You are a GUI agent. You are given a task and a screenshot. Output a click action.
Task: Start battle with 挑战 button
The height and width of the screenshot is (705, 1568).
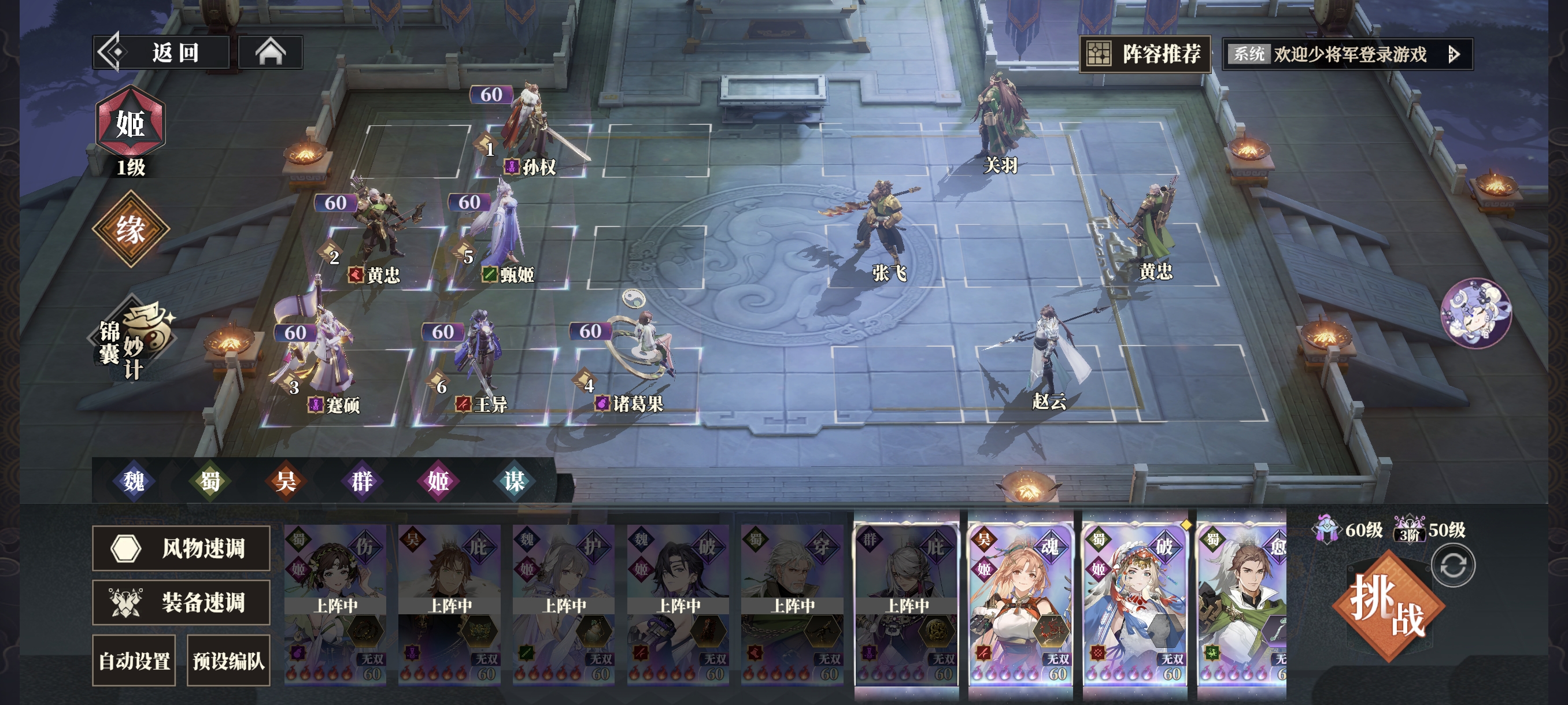pyautogui.click(x=1388, y=607)
